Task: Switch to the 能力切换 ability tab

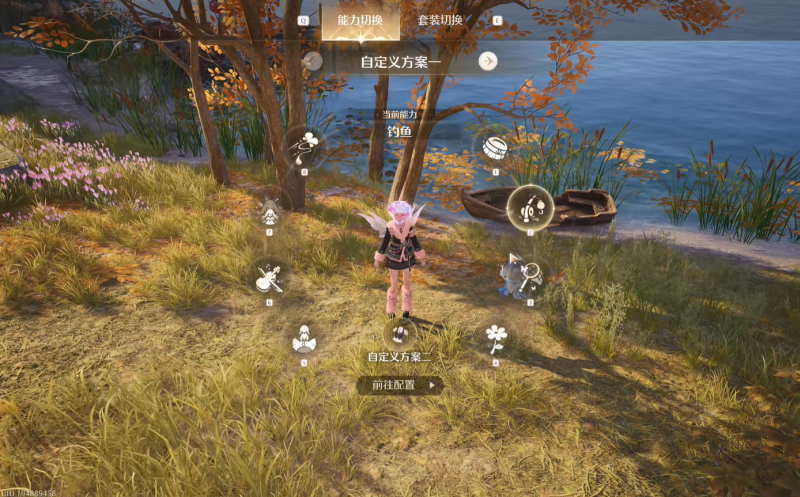Action: pyautogui.click(x=361, y=20)
